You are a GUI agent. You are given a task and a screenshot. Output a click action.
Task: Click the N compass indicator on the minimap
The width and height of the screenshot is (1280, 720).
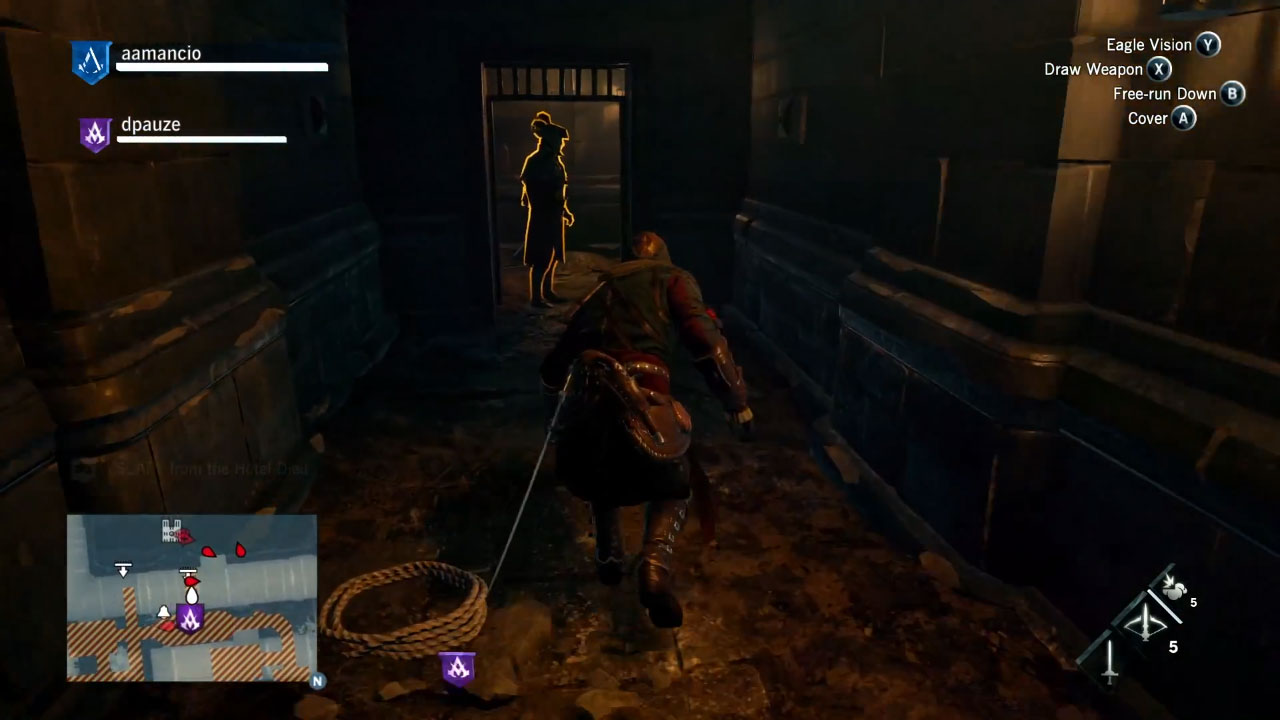(x=316, y=682)
